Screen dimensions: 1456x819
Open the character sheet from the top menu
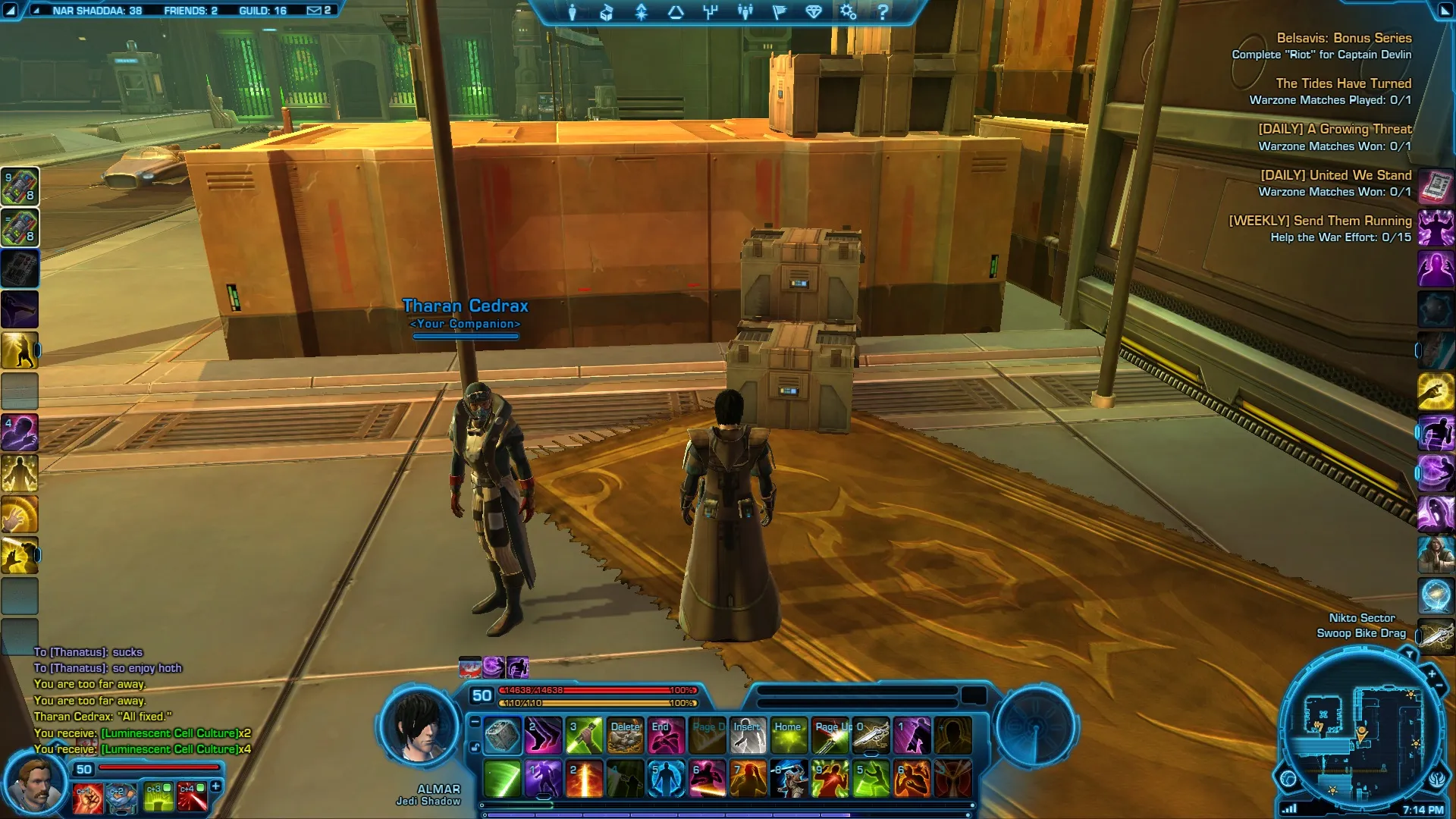point(573,12)
